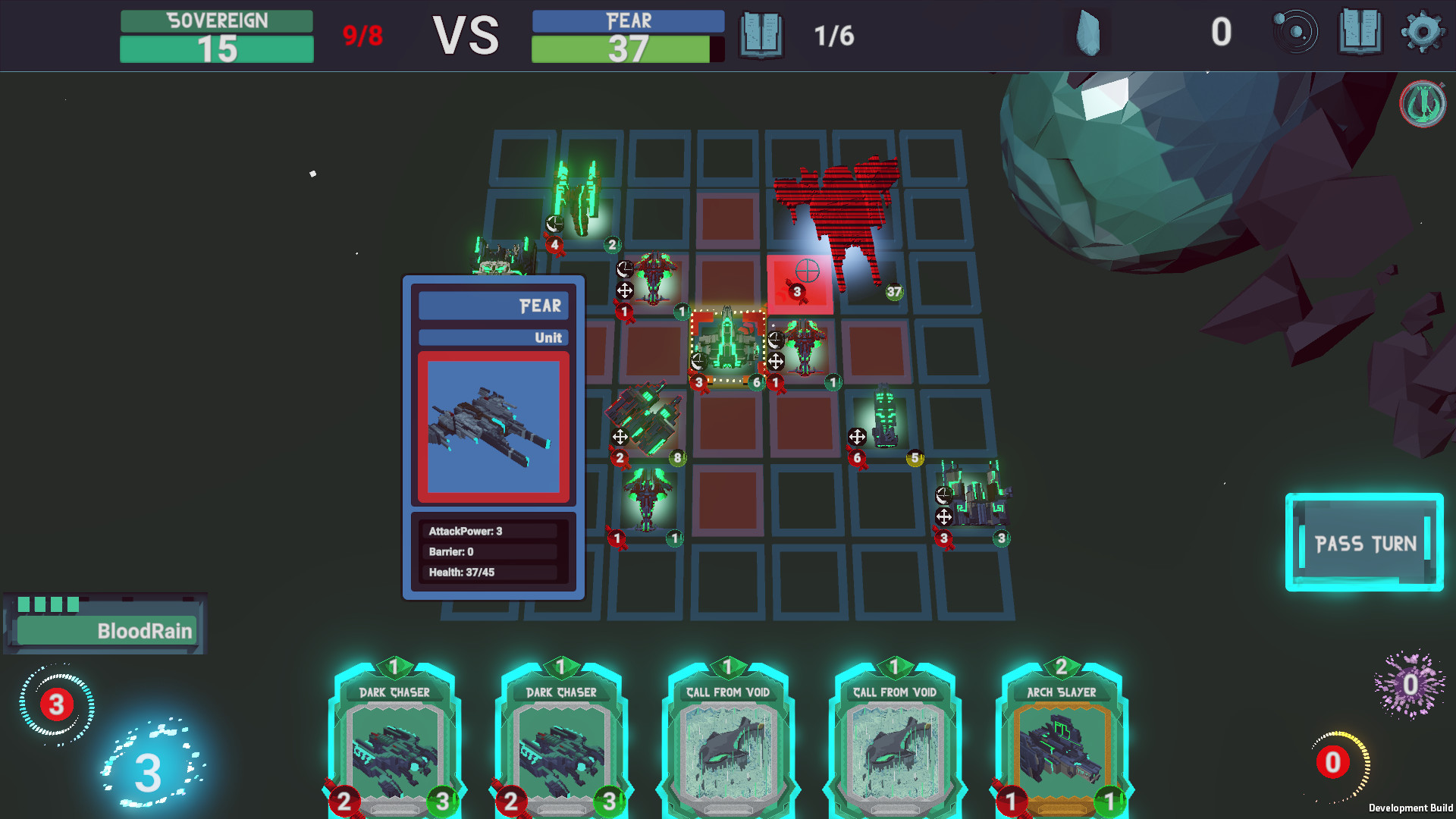Open the card library book beside the 1/6 counter
Viewport: 1456px width, 819px height.
click(x=760, y=33)
